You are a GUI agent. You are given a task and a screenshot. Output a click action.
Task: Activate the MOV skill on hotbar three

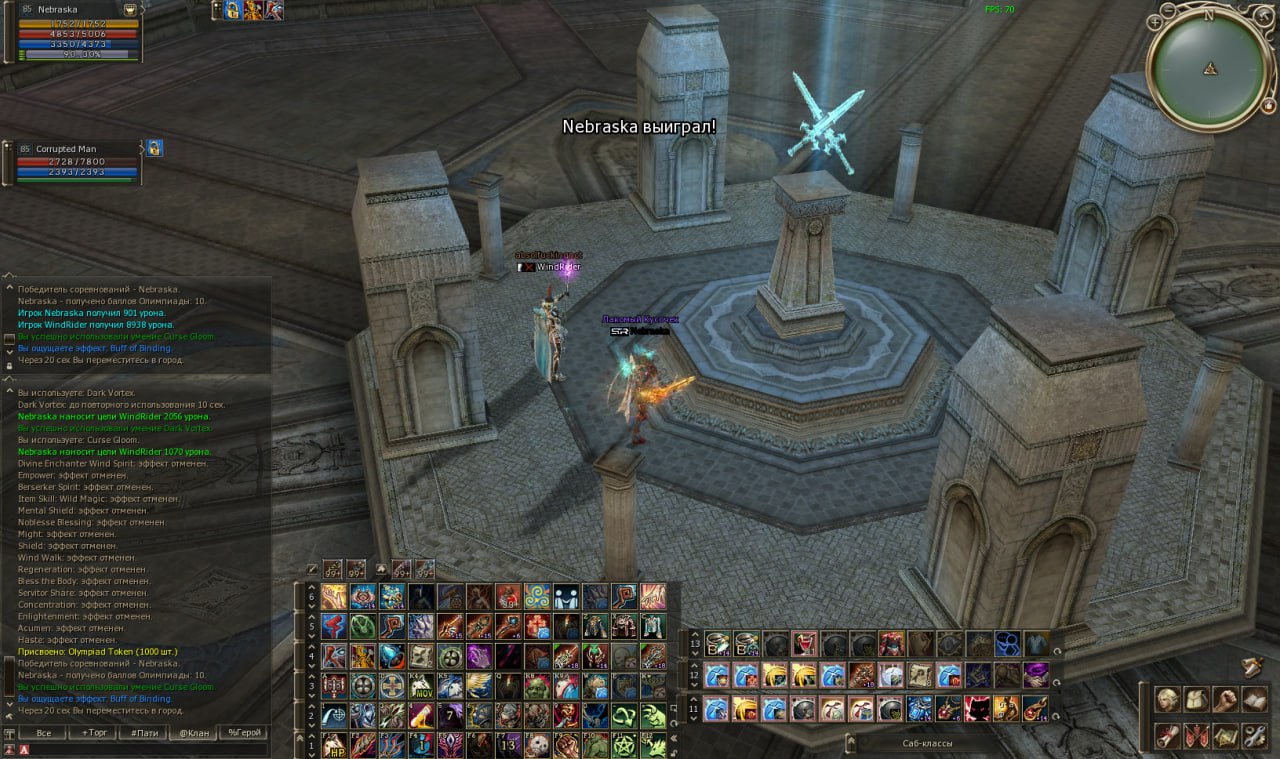[x=421, y=686]
